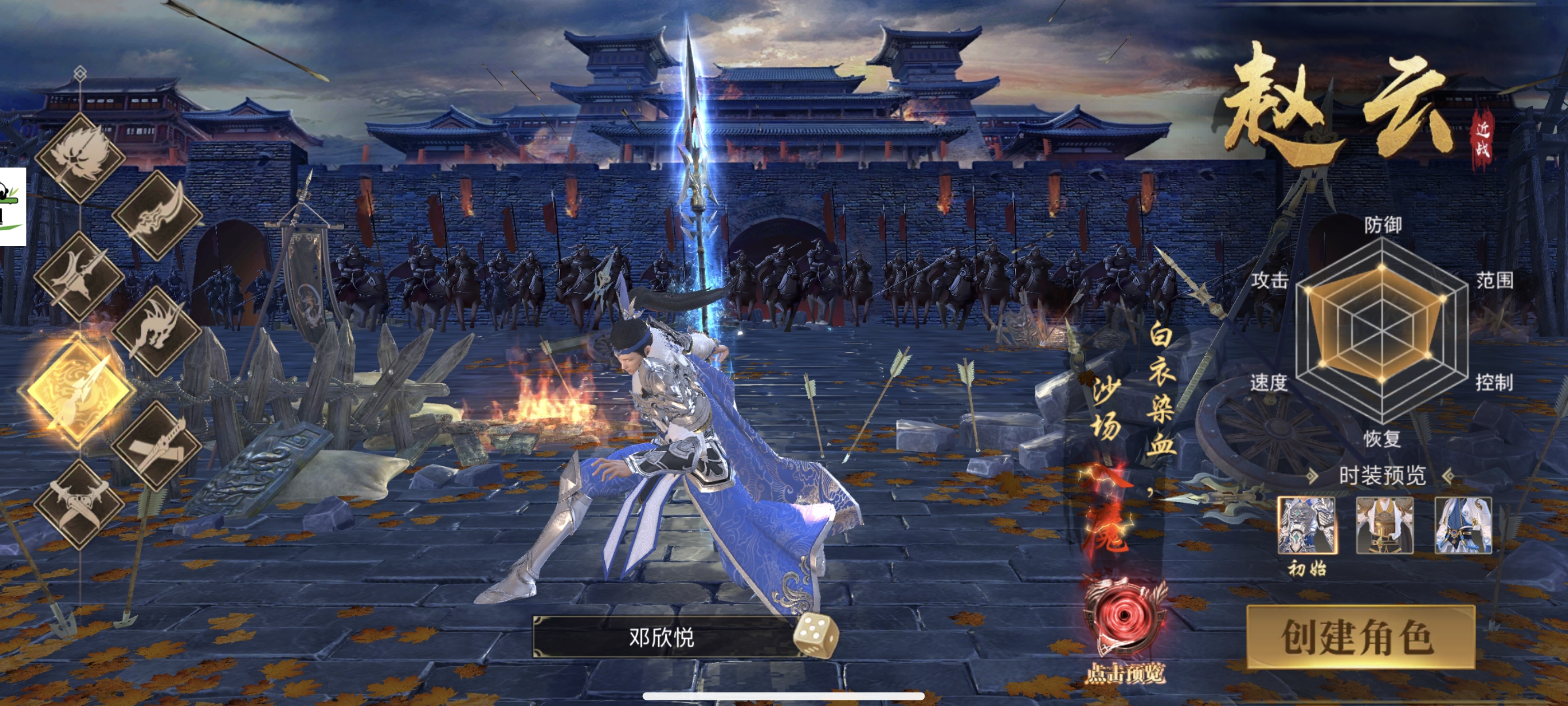Pick the halberd class icon
This screenshot has width=1568, height=706.
[x=80, y=275]
